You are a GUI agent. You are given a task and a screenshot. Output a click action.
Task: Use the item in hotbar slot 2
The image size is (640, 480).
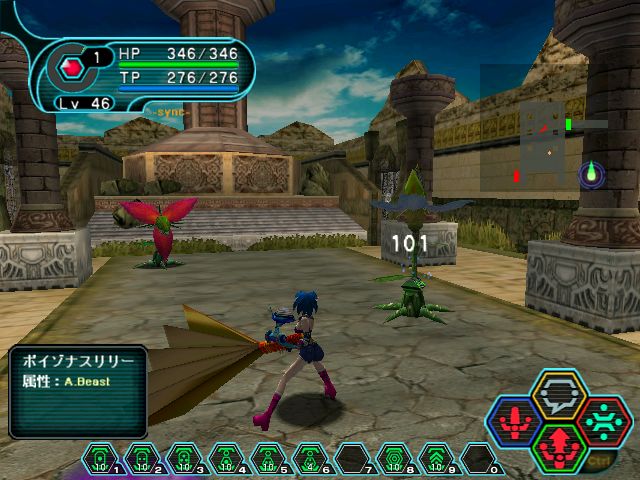(x=142, y=460)
